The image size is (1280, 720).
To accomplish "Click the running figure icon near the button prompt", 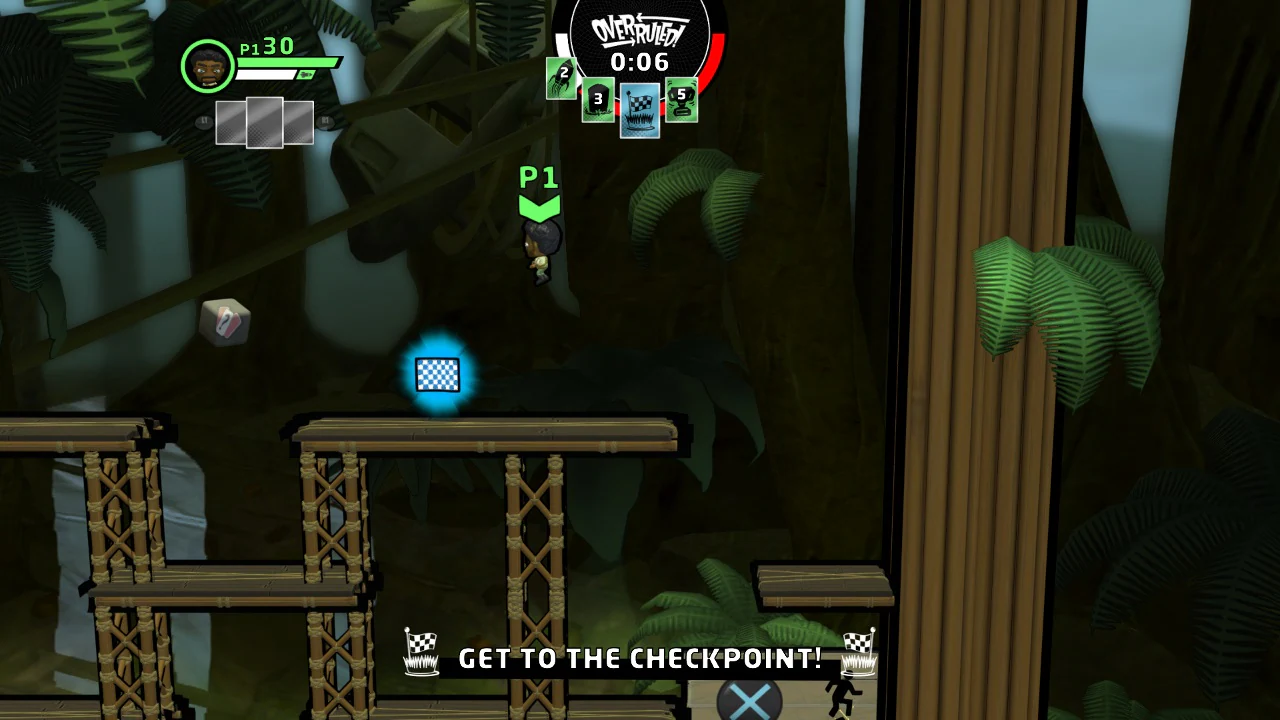I will point(845,694).
